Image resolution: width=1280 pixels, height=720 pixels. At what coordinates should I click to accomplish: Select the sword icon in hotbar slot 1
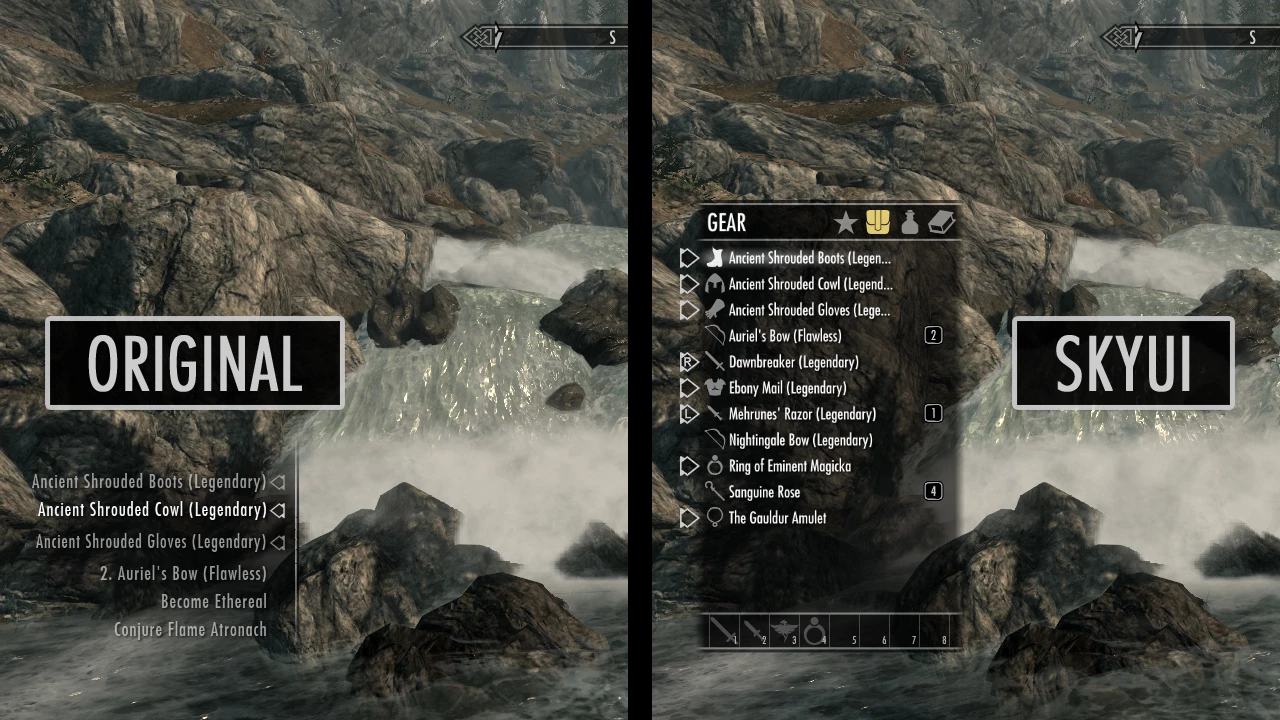722,629
